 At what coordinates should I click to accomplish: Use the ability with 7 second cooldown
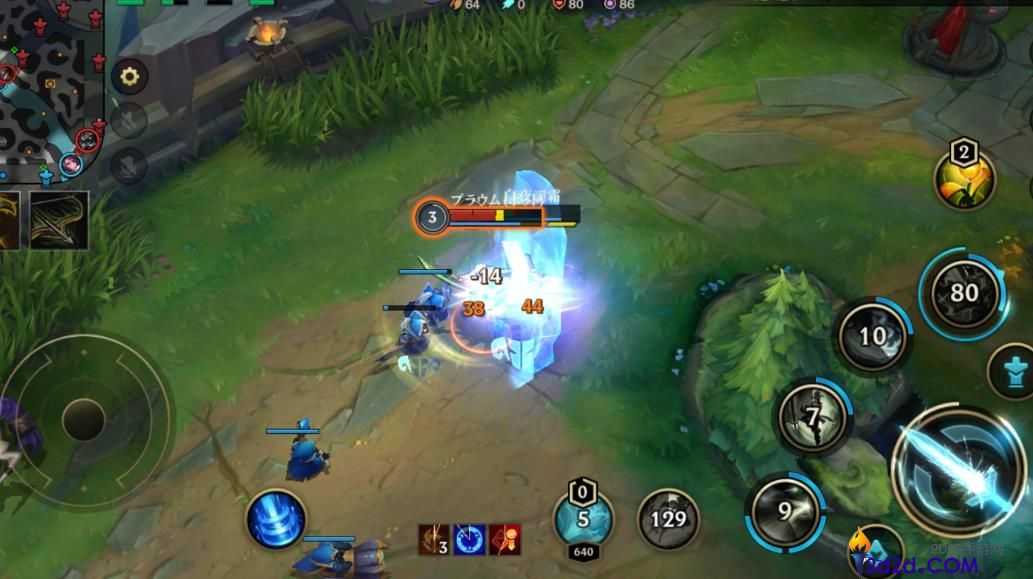813,416
